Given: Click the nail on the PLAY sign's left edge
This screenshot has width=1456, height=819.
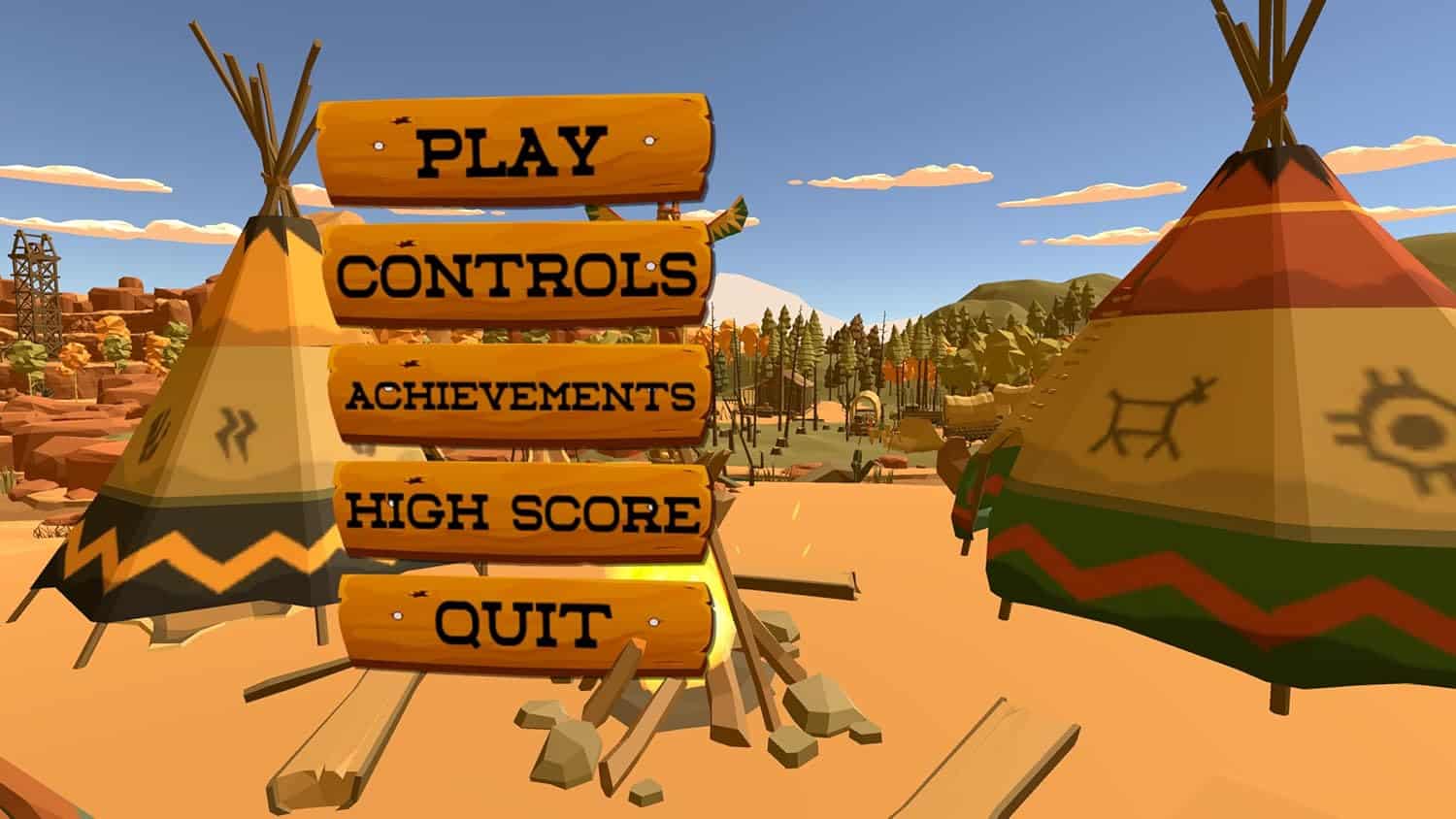Looking at the screenshot, I should point(379,147).
